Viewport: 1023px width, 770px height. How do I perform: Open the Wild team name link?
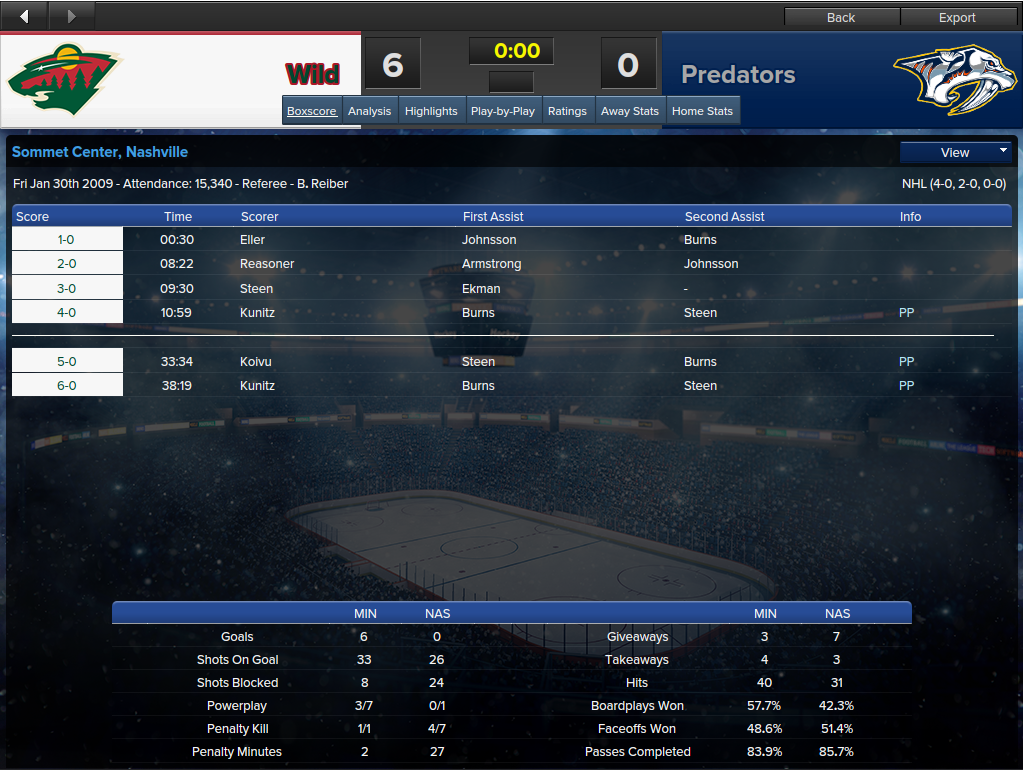(x=313, y=75)
